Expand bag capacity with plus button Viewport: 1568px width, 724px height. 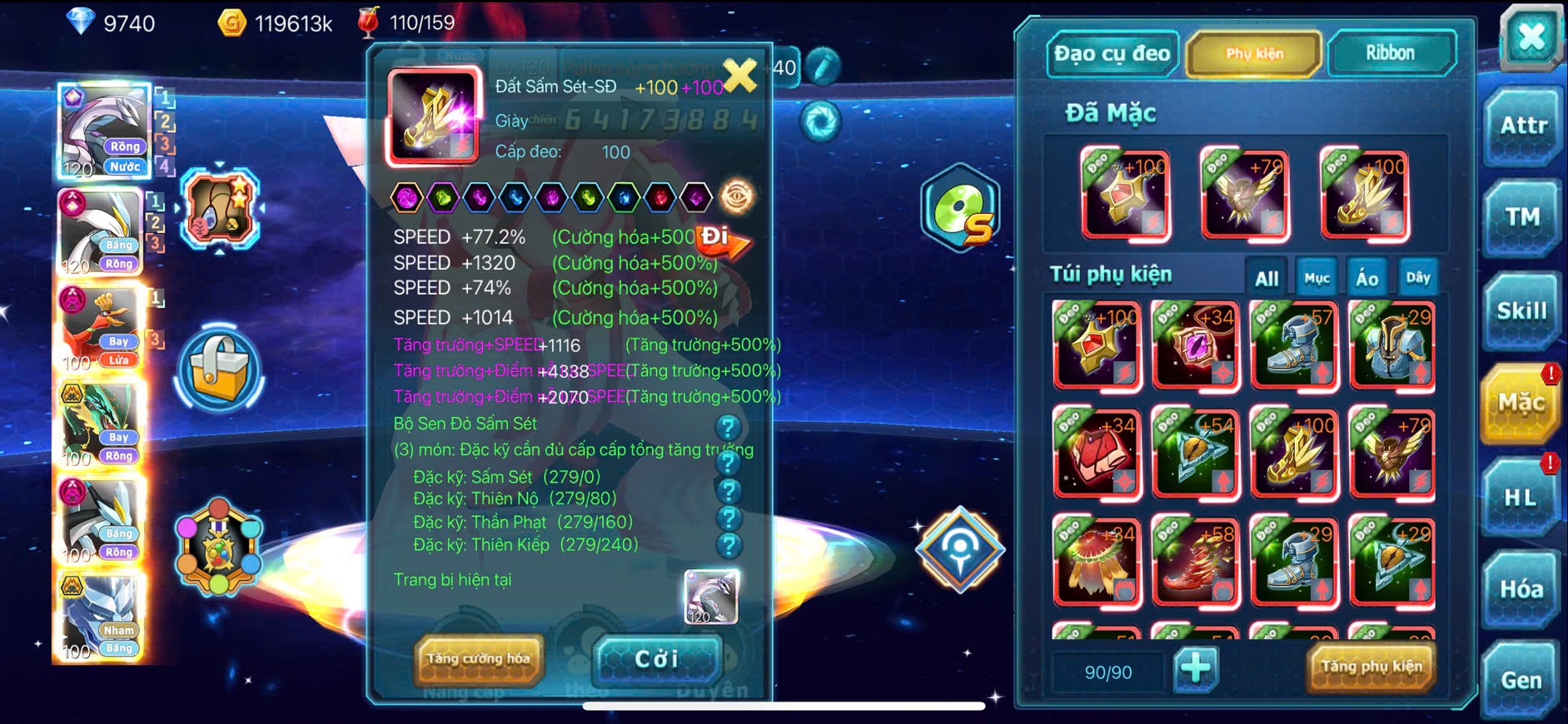pyautogui.click(x=1196, y=668)
